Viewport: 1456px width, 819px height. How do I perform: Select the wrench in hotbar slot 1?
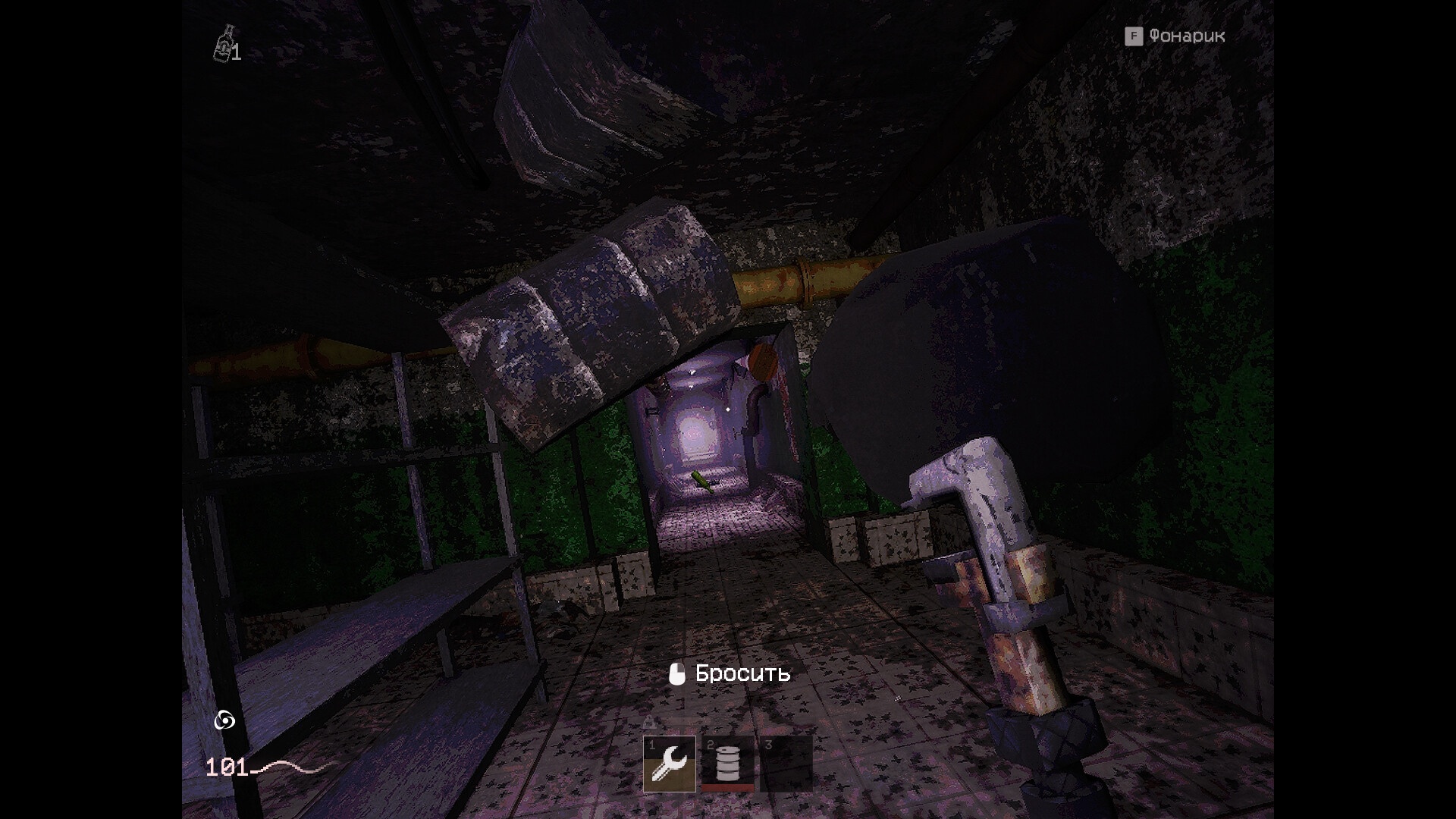[670, 764]
